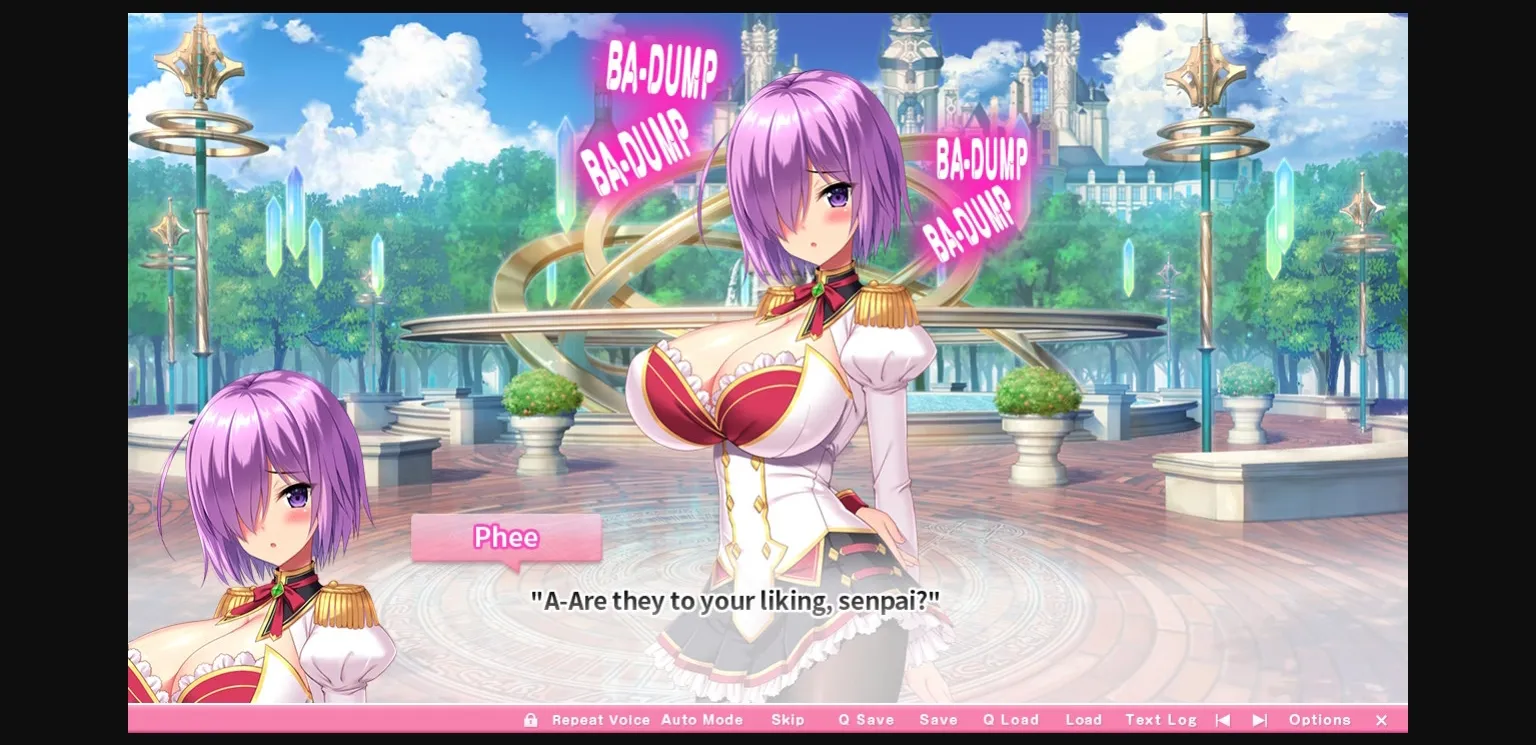Click the Phee name tag above the dialogue
The height and width of the screenshot is (745, 1536).
506,538
